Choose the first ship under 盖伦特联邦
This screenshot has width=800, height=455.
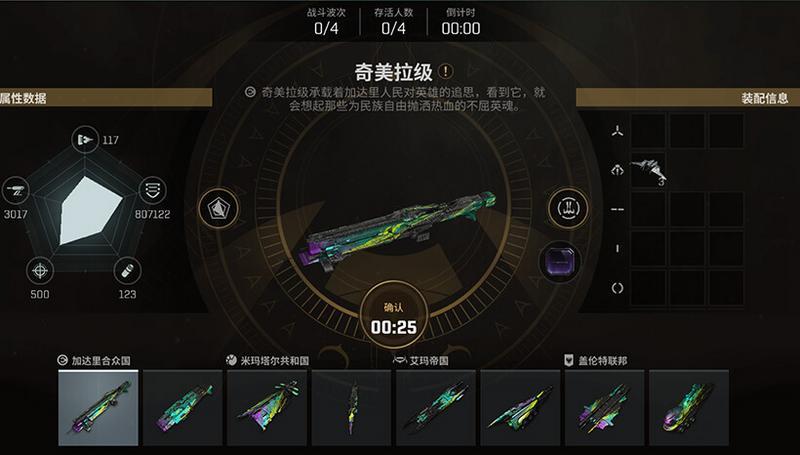(x=604, y=407)
